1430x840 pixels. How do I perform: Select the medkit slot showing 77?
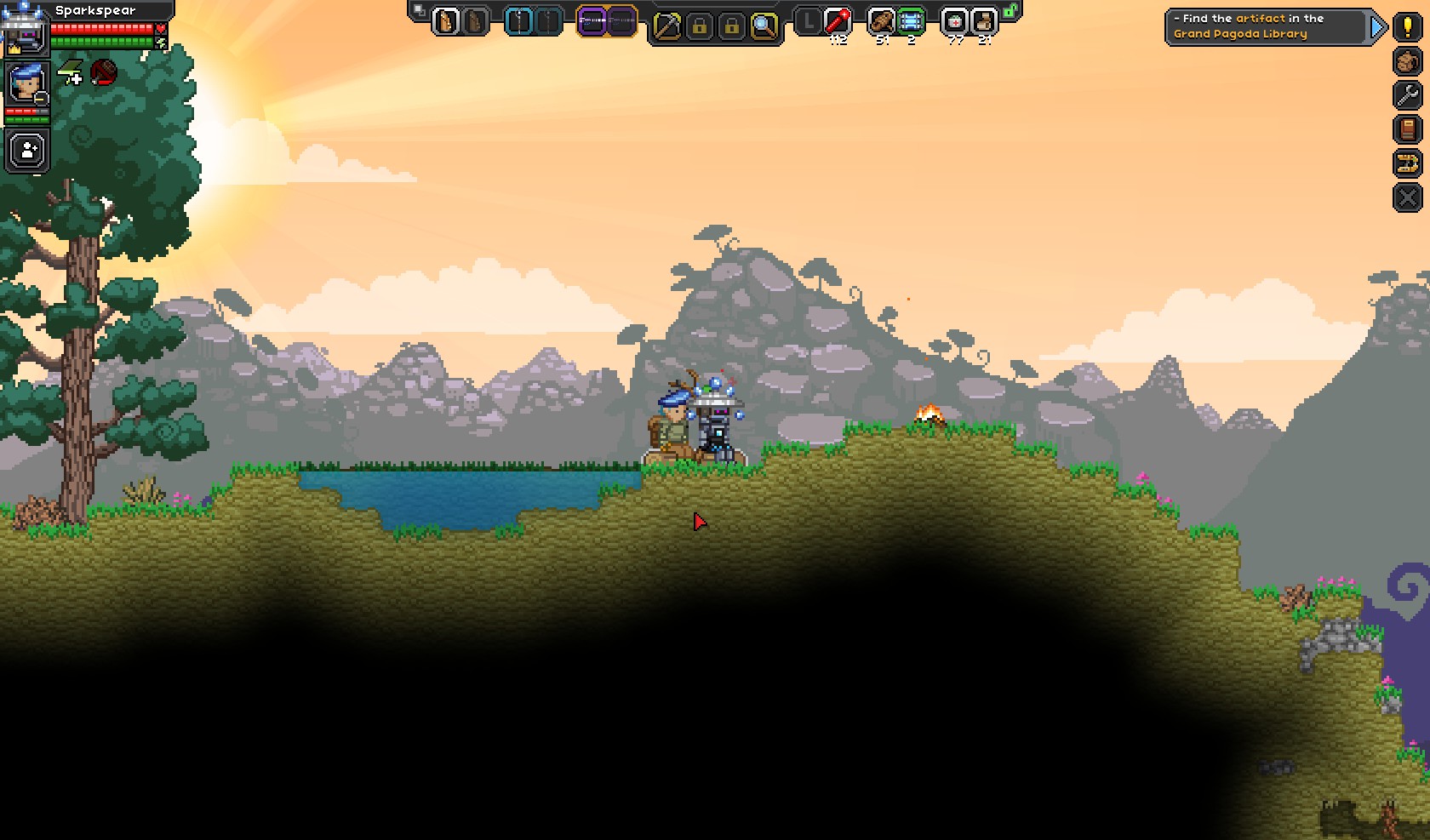coord(954,21)
